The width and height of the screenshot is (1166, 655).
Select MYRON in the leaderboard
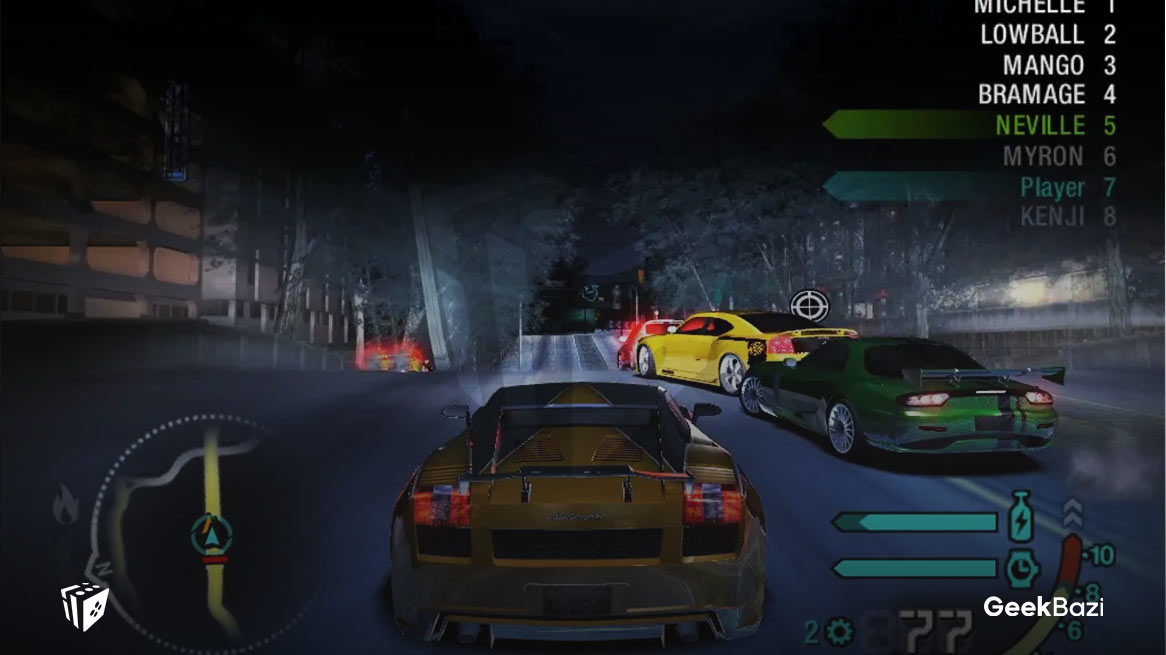click(1043, 157)
